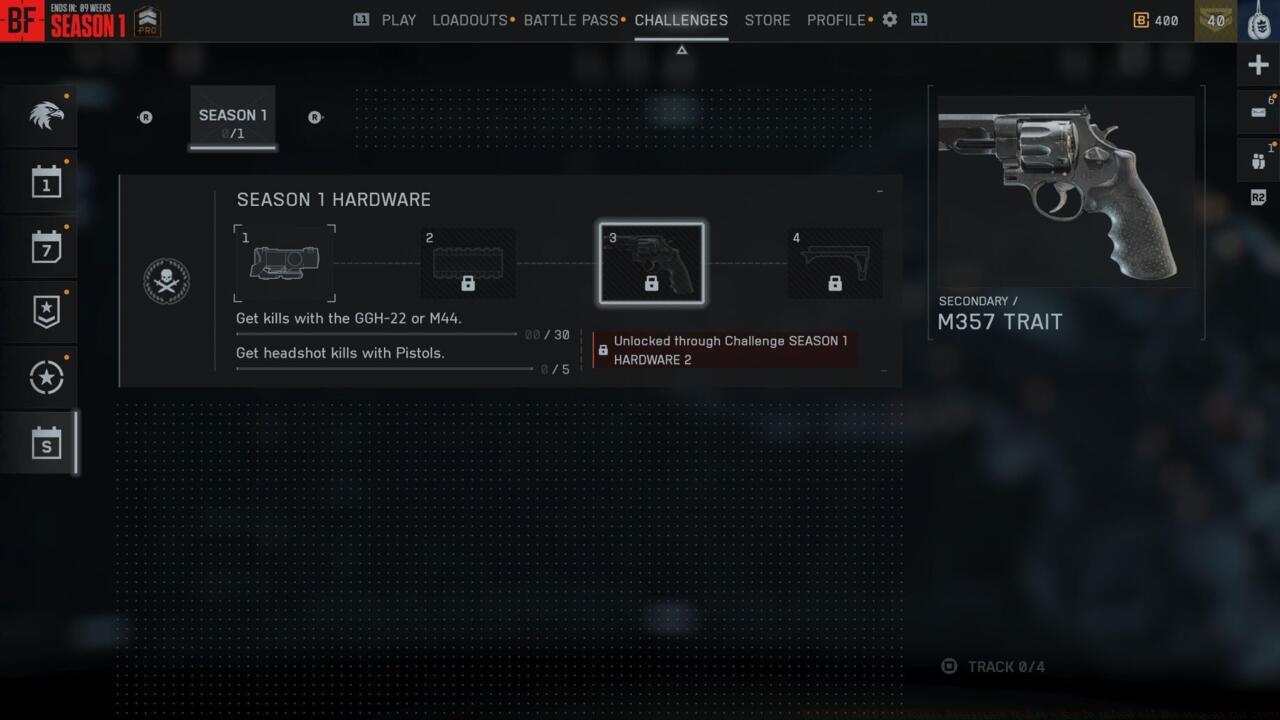The height and width of the screenshot is (720, 1280).
Task: Select the locked M357 revolver reward node
Action: [x=651, y=262]
